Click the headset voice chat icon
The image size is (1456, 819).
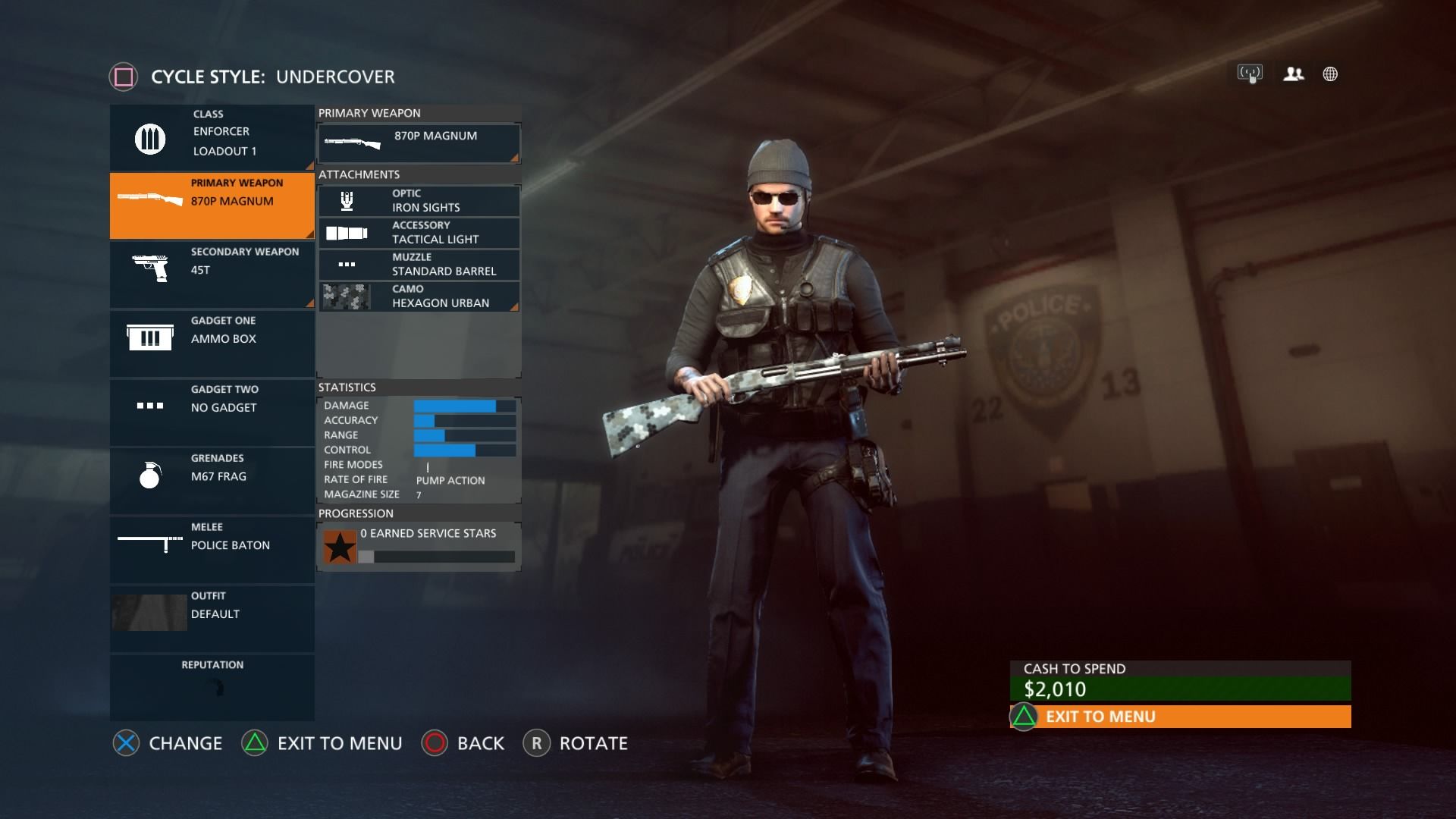click(x=1250, y=74)
